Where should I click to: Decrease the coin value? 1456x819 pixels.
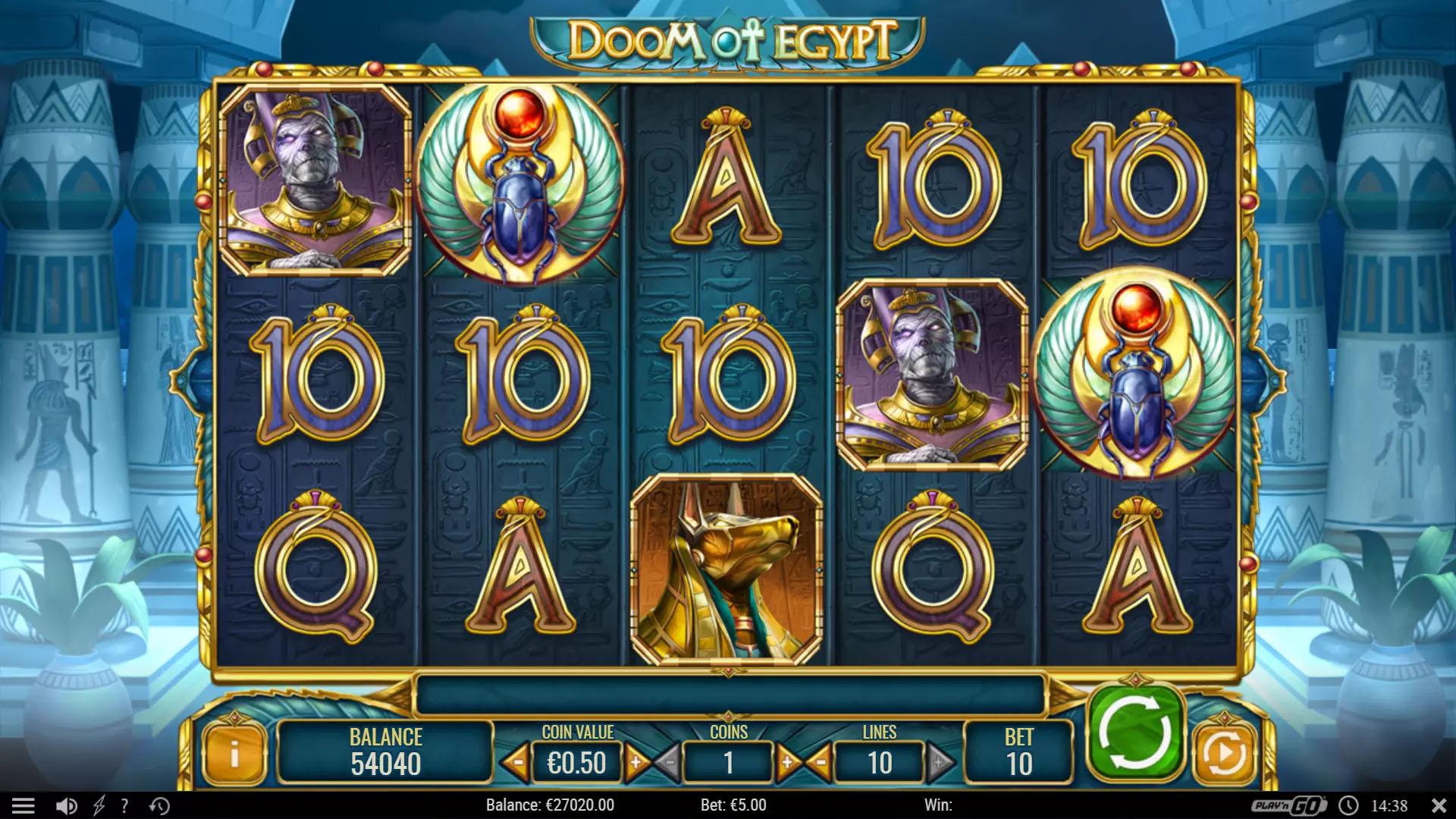click(x=516, y=762)
